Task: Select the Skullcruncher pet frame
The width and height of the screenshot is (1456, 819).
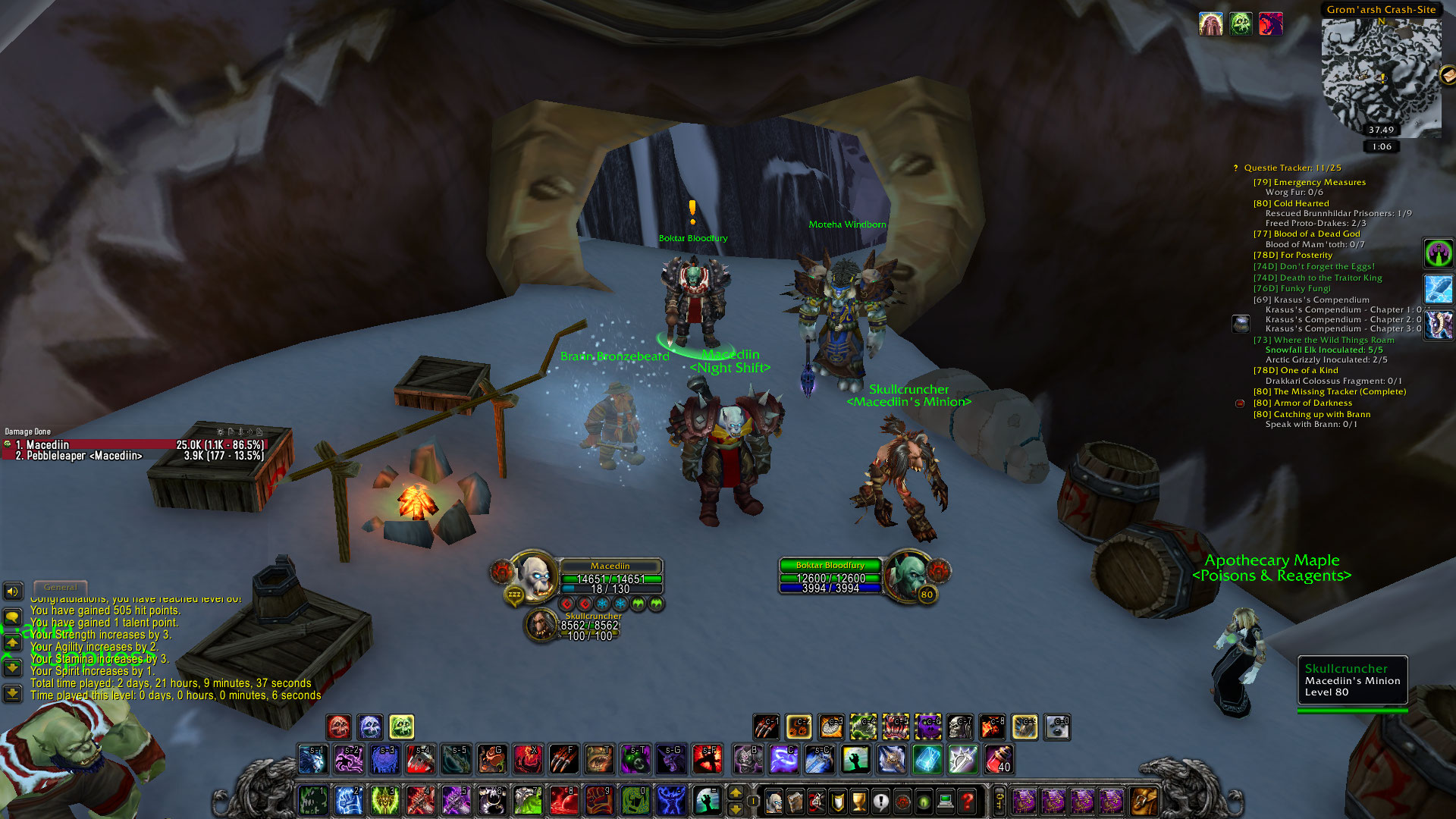Action: tap(541, 625)
